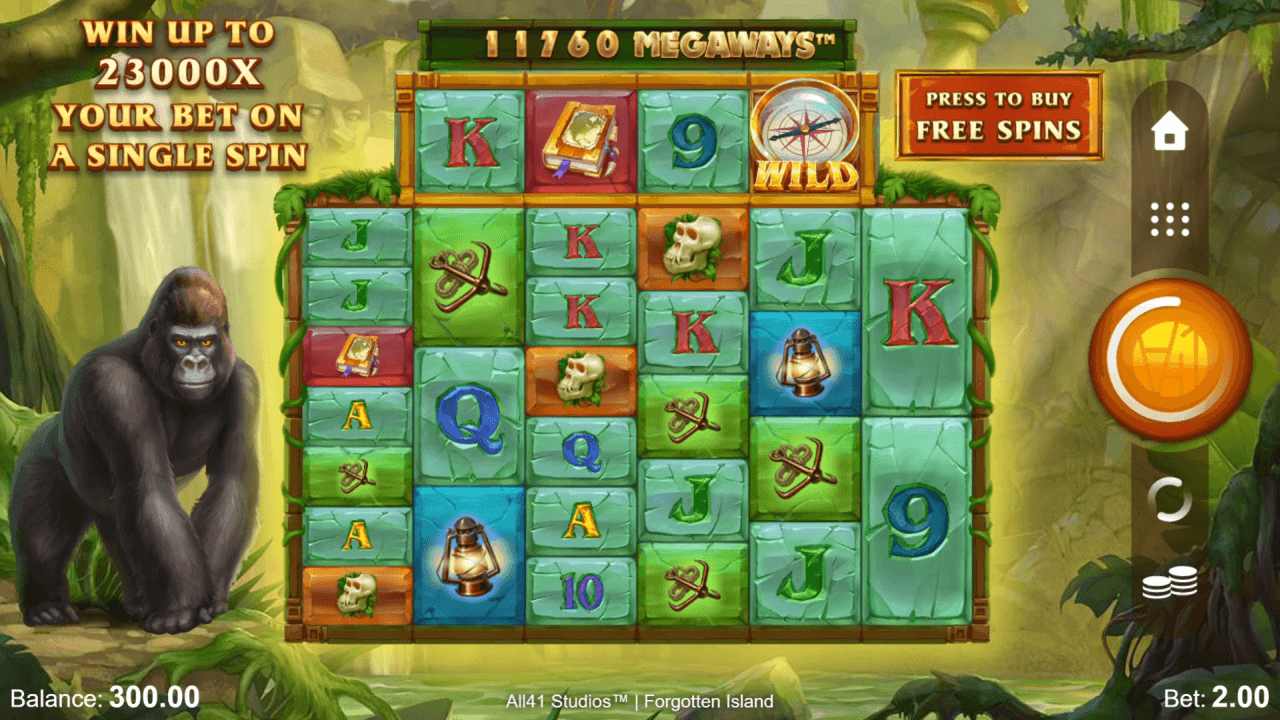Screen dimensions: 1280x720
Task: Go to the home lobby icon
Action: pos(1169,132)
